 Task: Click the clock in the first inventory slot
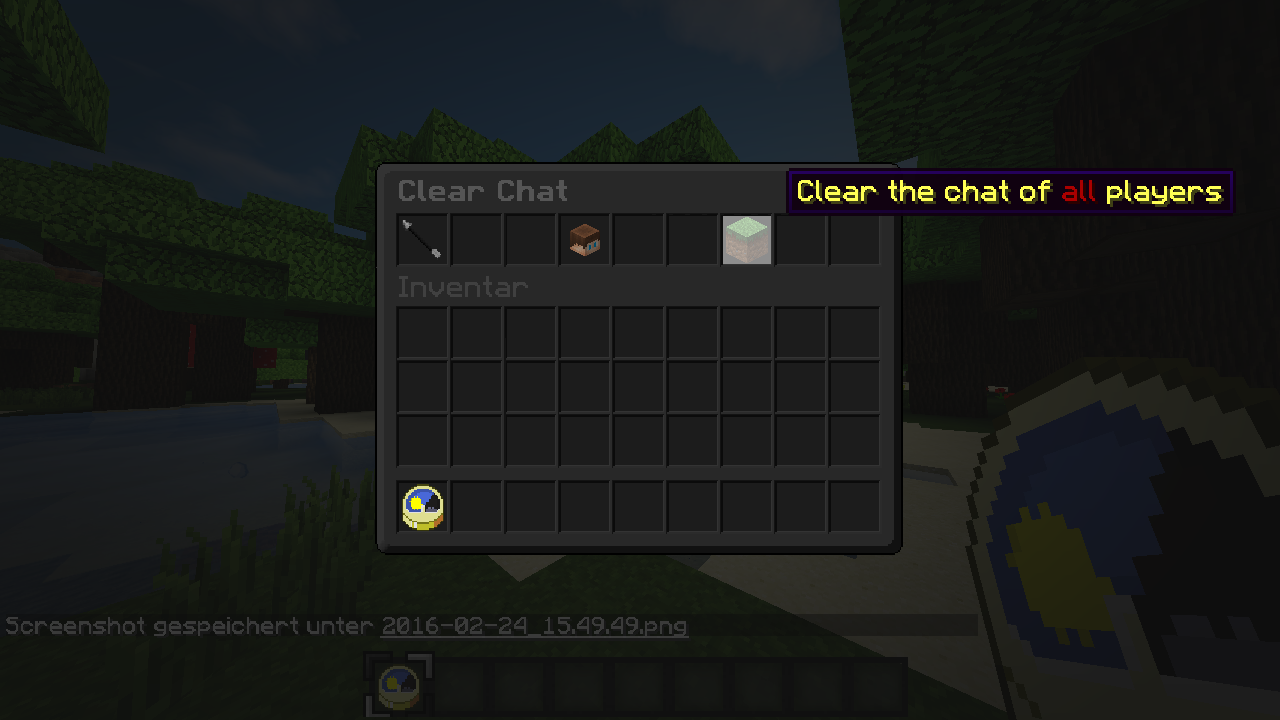[421, 505]
